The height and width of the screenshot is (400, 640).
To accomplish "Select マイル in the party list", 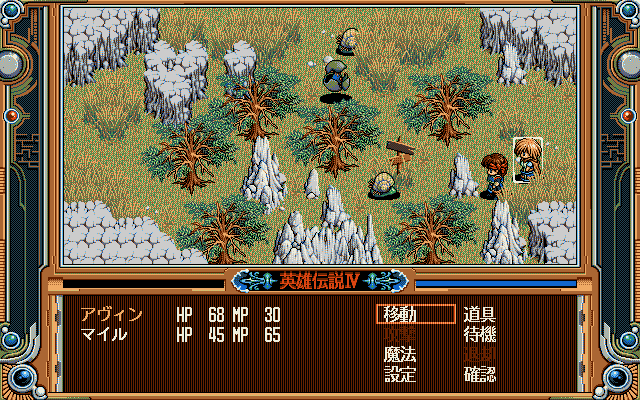I will tap(104, 334).
